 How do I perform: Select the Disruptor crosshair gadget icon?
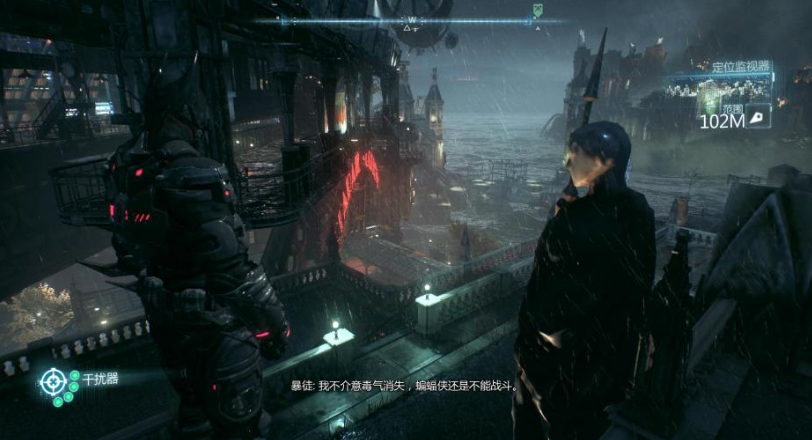point(51,381)
